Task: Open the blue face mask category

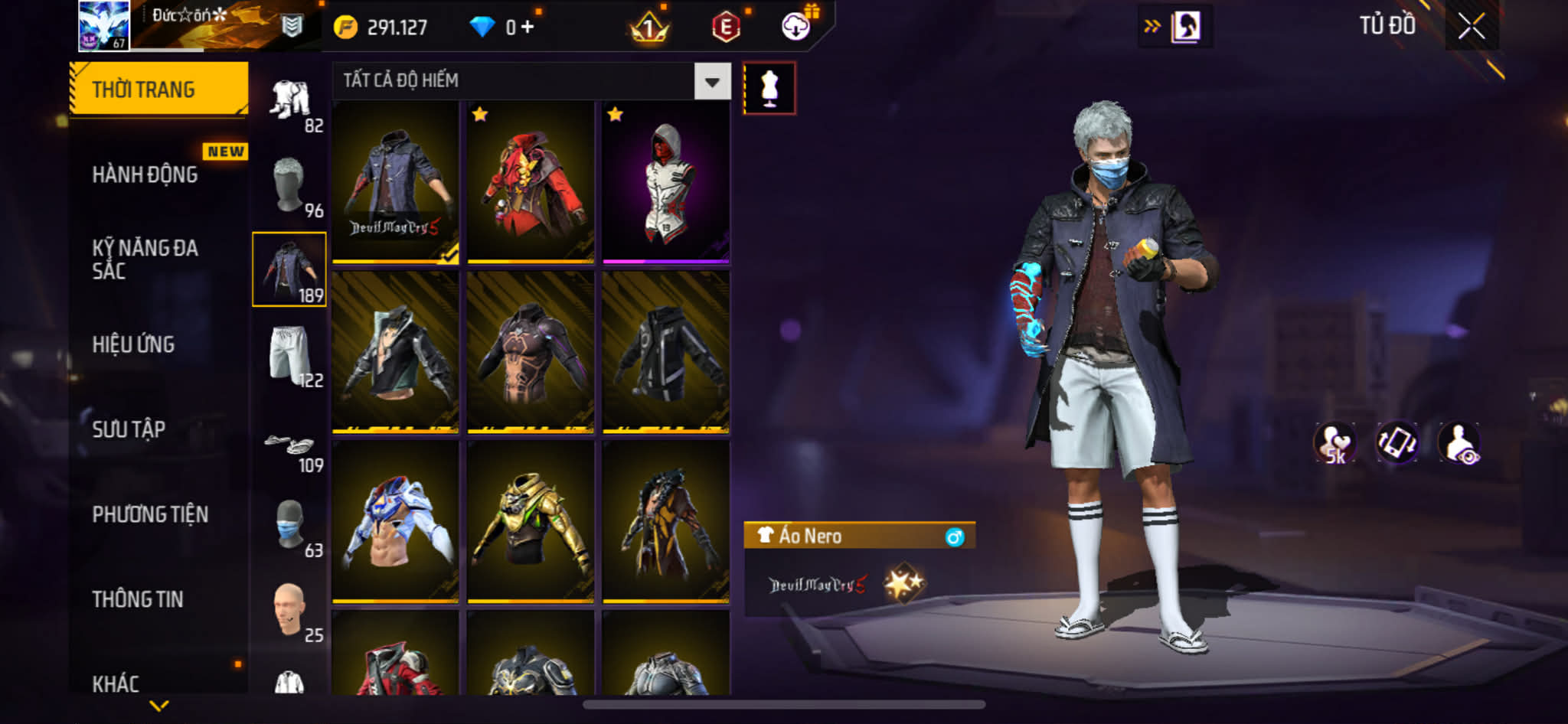Action: pos(290,526)
